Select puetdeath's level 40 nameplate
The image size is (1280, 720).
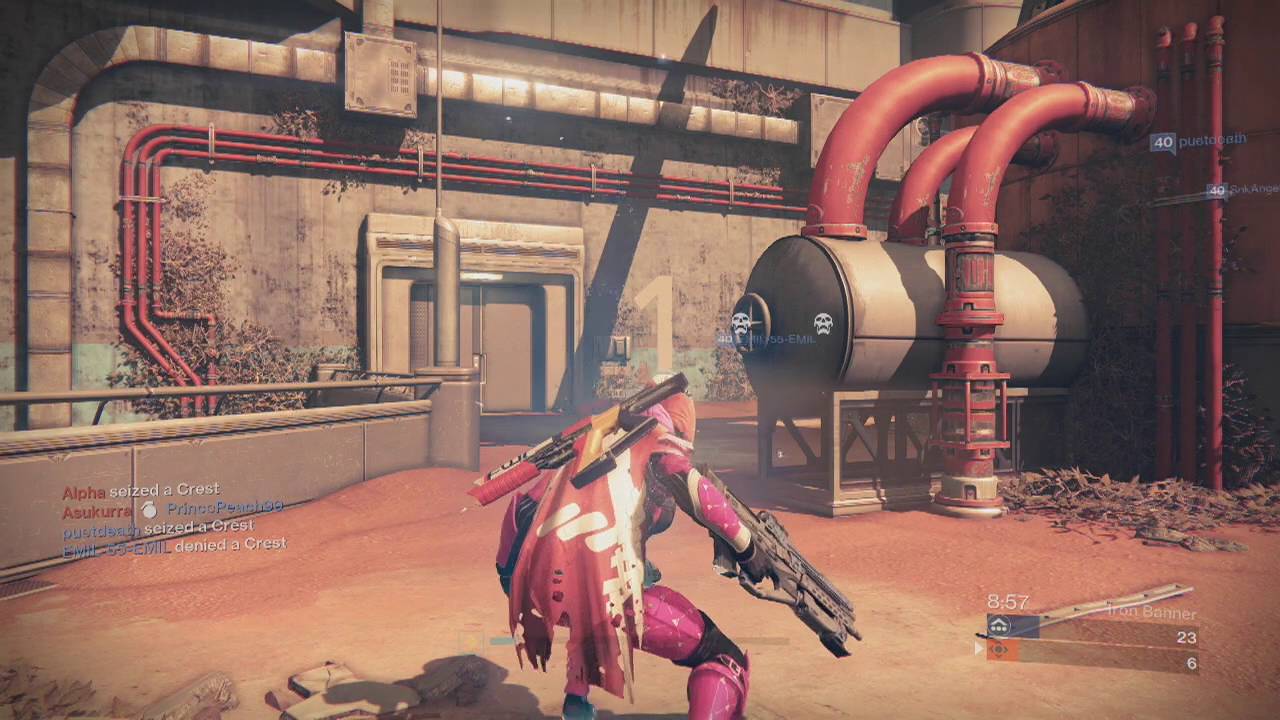coord(1198,142)
